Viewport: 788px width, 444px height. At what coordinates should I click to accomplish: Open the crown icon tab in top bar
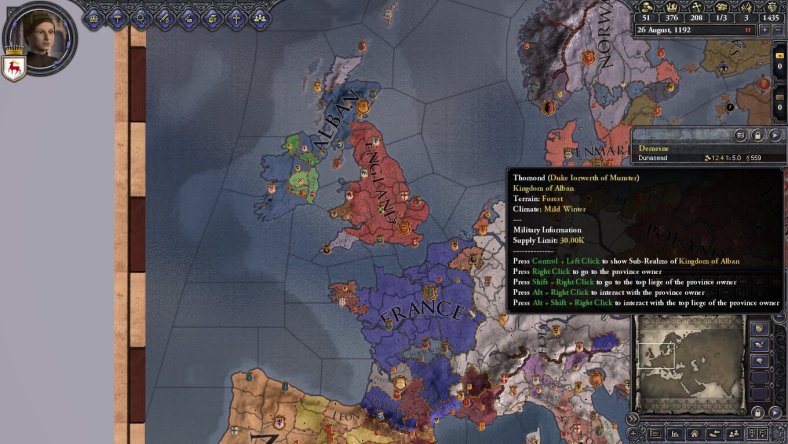click(x=94, y=17)
